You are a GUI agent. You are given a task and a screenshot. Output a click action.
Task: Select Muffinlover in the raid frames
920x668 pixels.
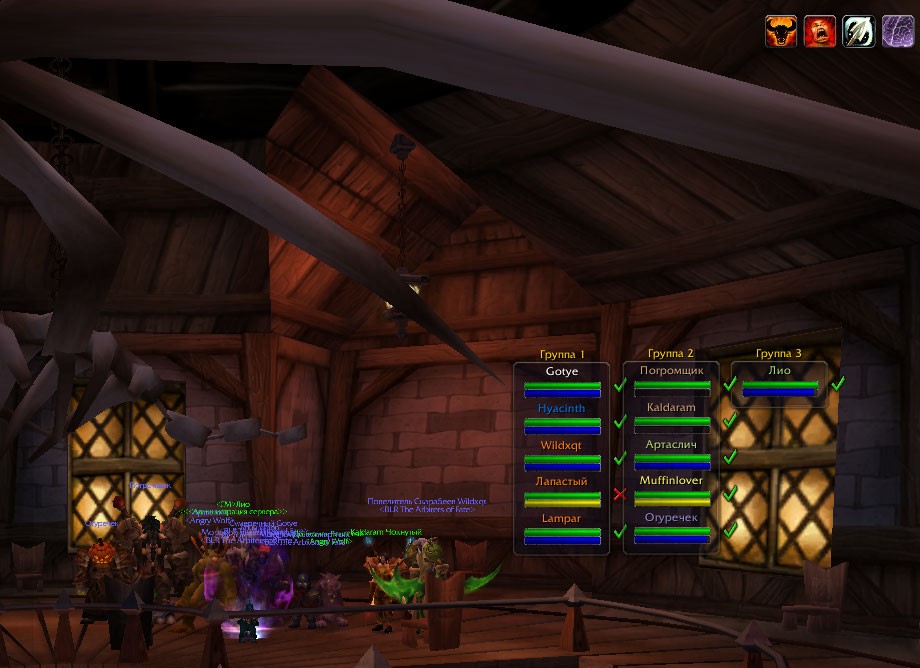click(x=672, y=490)
